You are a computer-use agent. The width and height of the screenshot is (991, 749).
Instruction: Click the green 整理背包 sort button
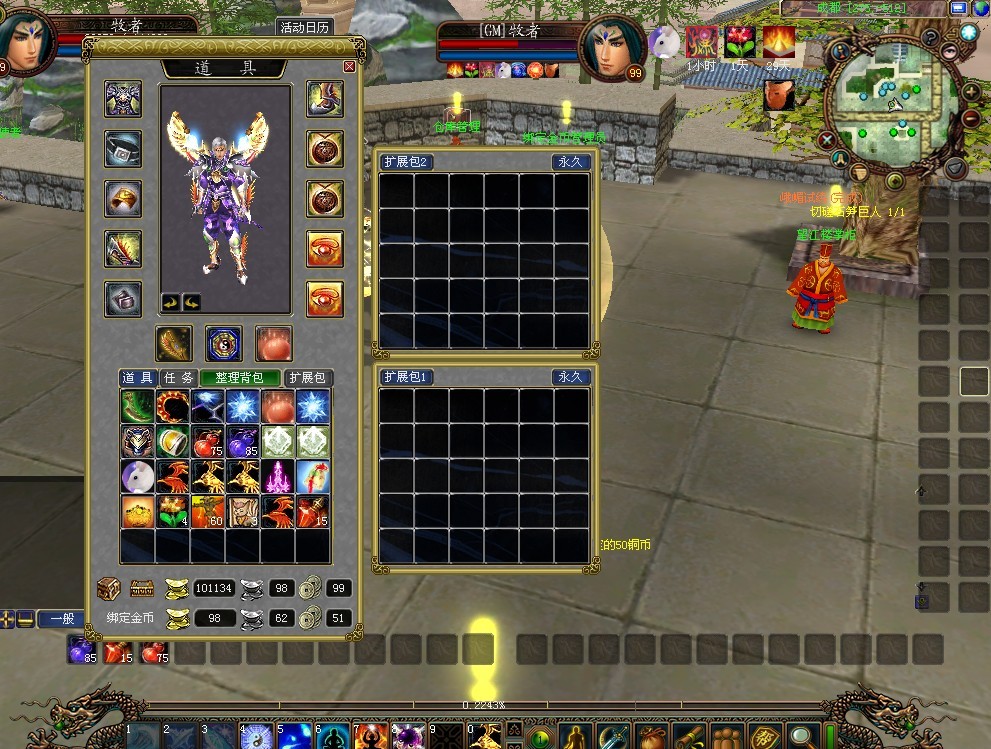click(240, 378)
